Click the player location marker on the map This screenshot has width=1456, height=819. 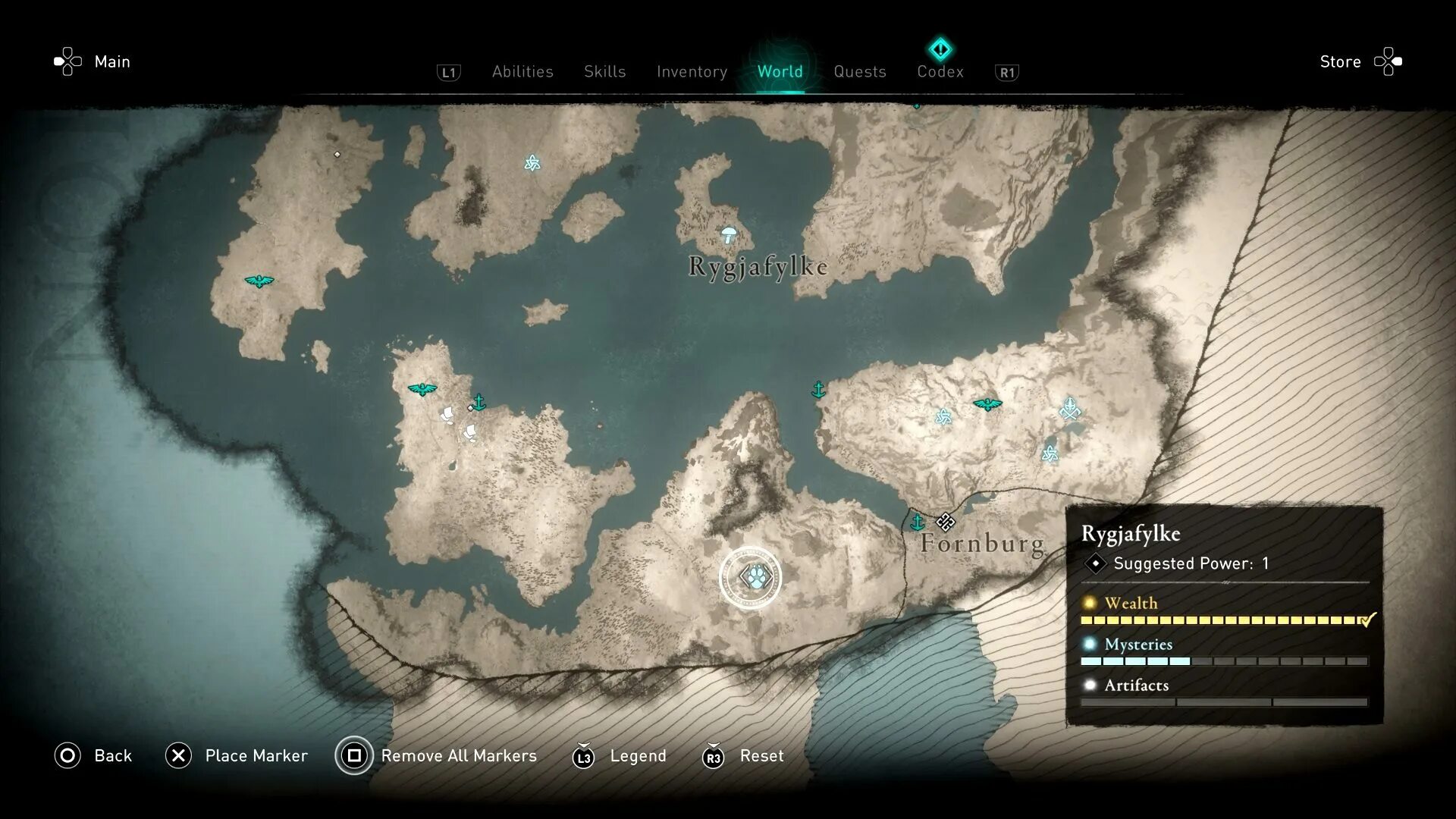coord(750,578)
